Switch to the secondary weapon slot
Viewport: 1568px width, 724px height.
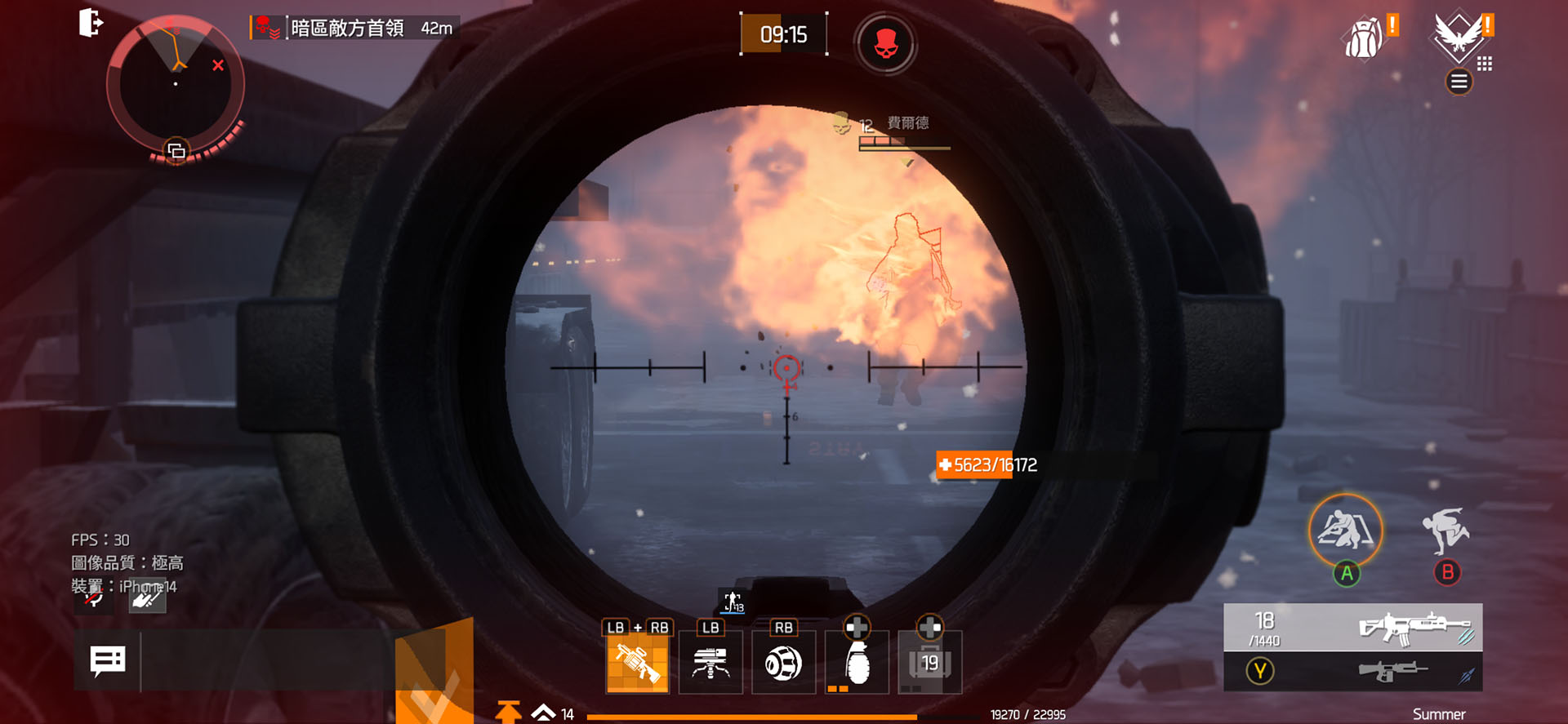pyautogui.click(x=1352, y=671)
